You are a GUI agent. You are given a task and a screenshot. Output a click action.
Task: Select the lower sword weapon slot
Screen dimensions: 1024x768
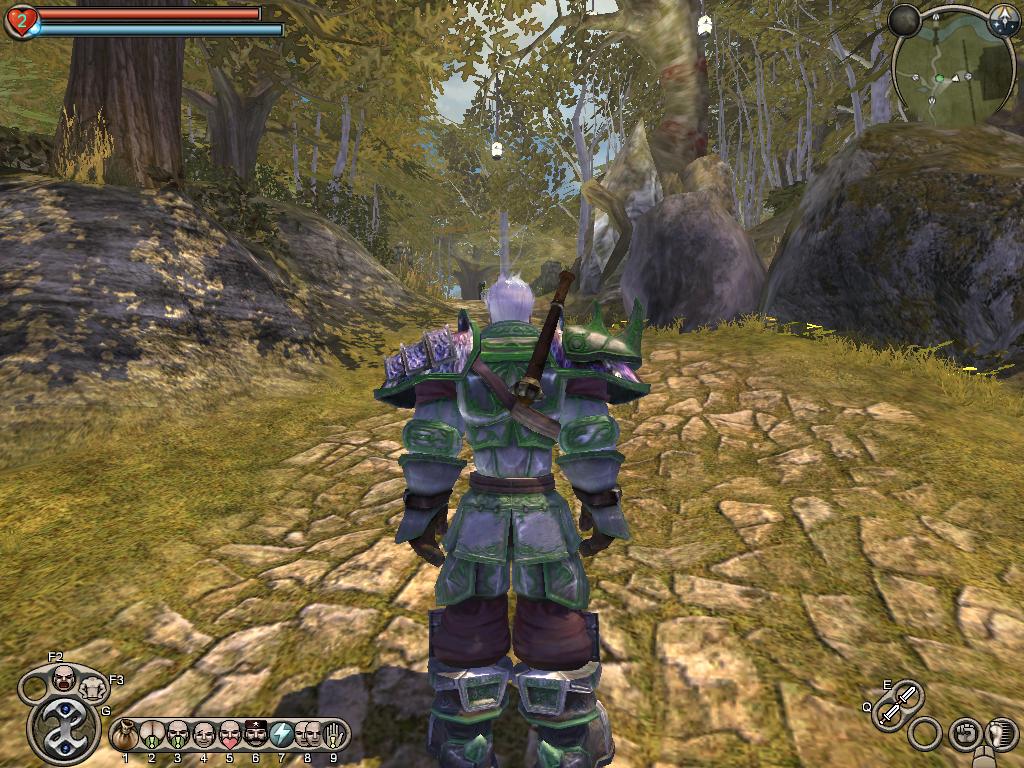pos(889,713)
